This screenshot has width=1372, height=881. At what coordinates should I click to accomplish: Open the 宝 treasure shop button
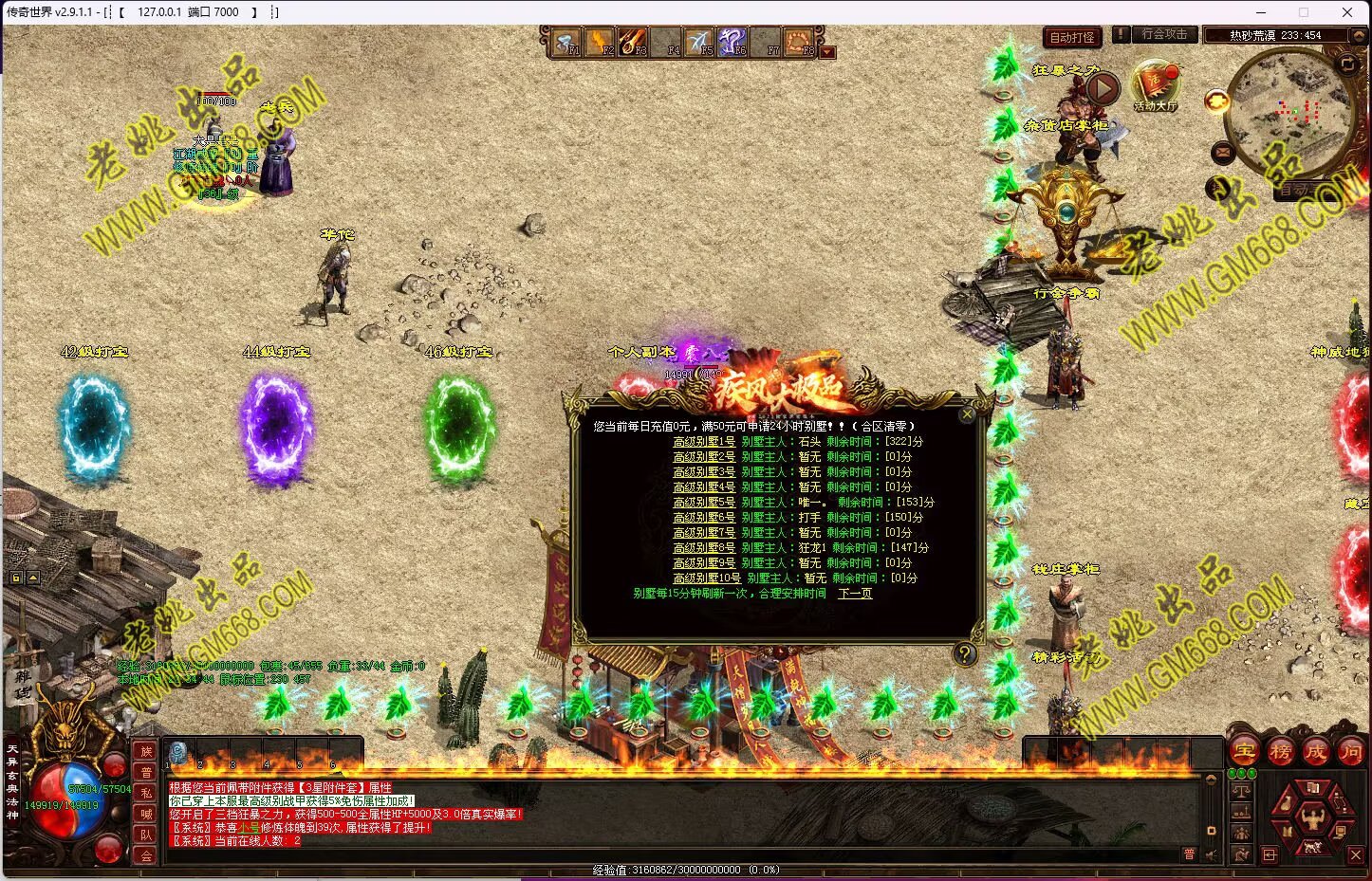click(x=1244, y=752)
